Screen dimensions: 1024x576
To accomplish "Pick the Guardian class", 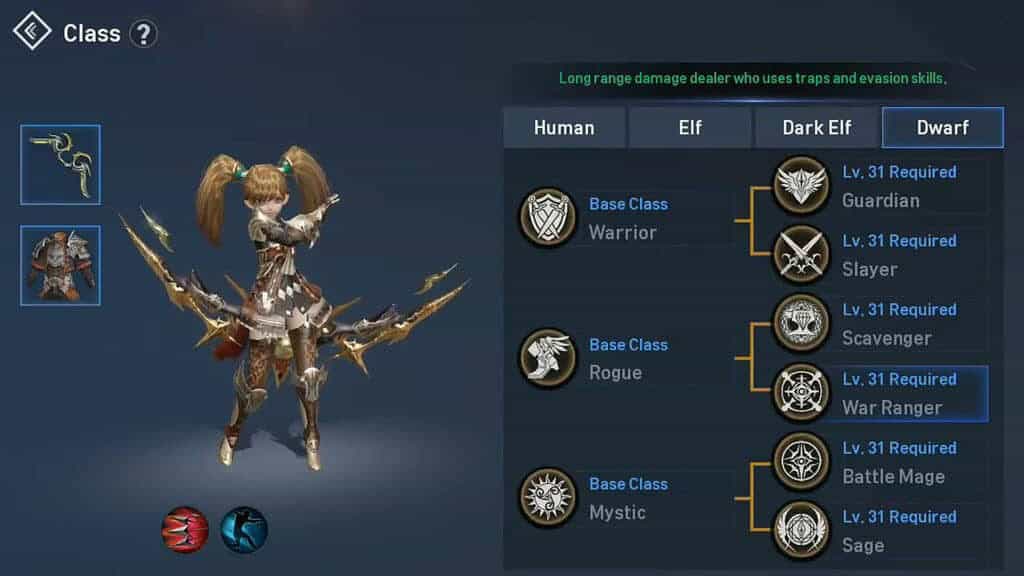I will [x=802, y=186].
